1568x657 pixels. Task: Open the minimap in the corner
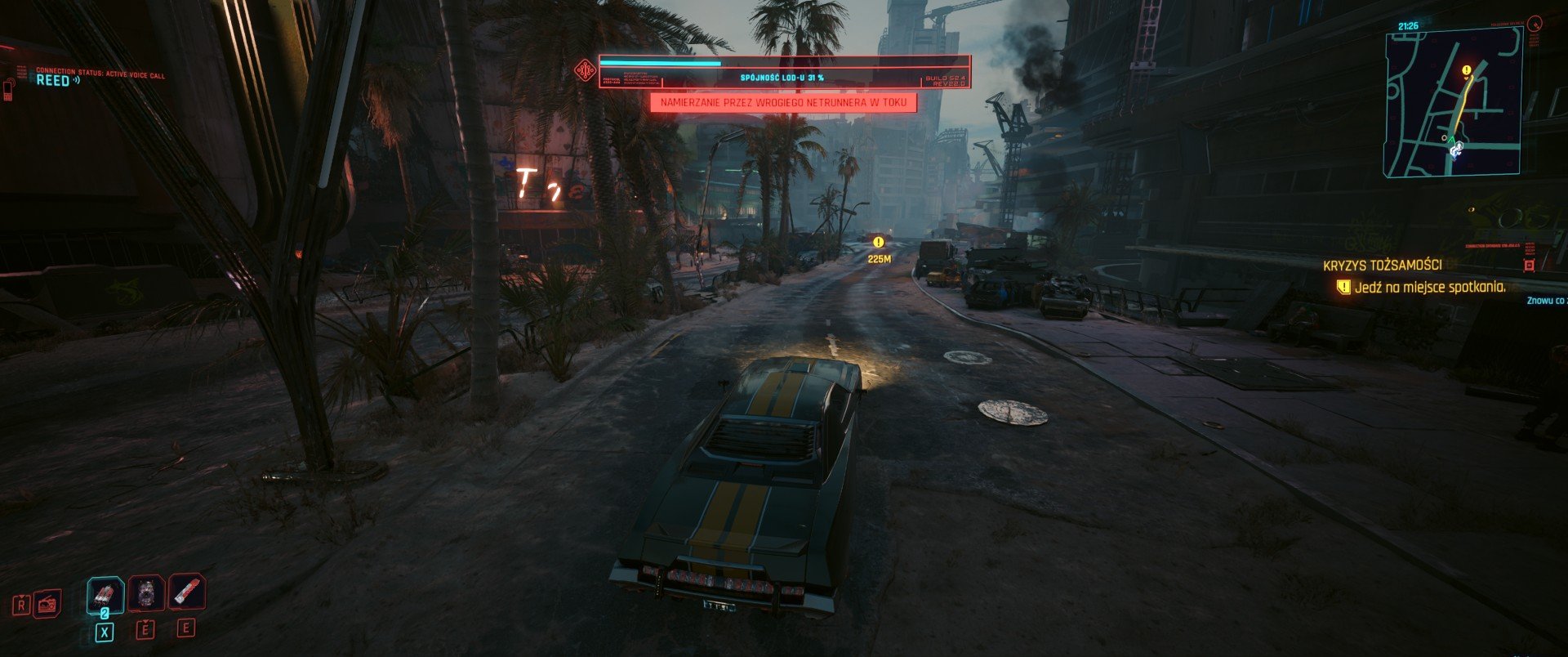pyautogui.click(x=1452, y=102)
